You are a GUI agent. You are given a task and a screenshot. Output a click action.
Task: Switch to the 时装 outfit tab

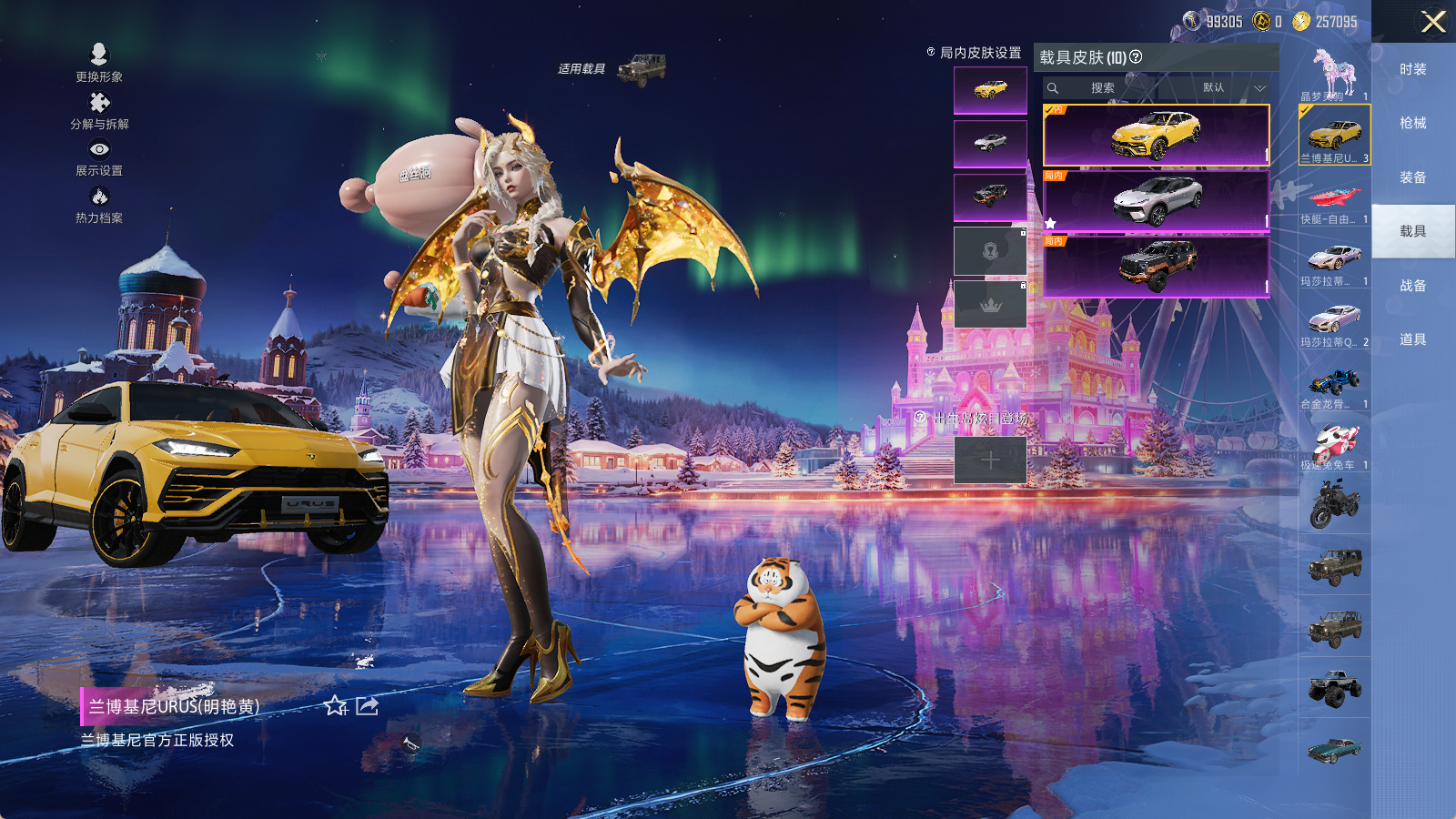1412,69
